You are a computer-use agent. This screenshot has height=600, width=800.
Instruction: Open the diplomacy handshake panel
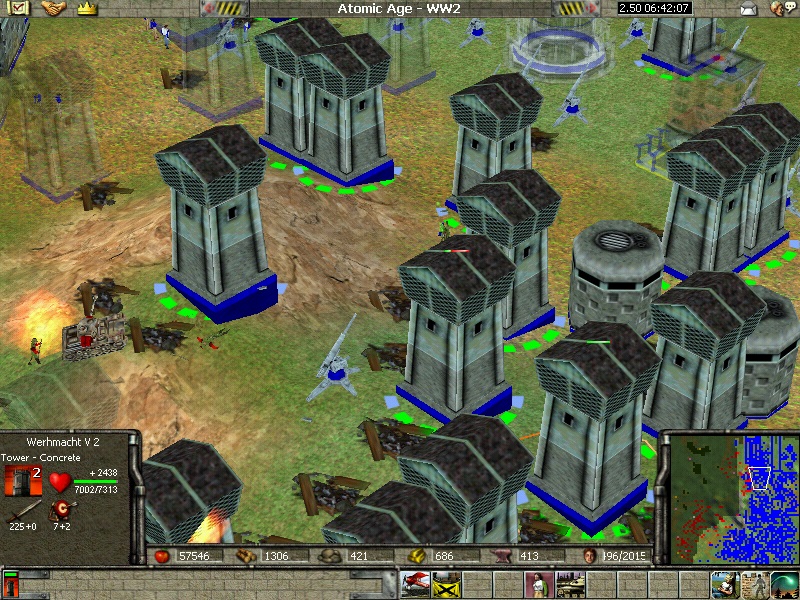click(53, 8)
